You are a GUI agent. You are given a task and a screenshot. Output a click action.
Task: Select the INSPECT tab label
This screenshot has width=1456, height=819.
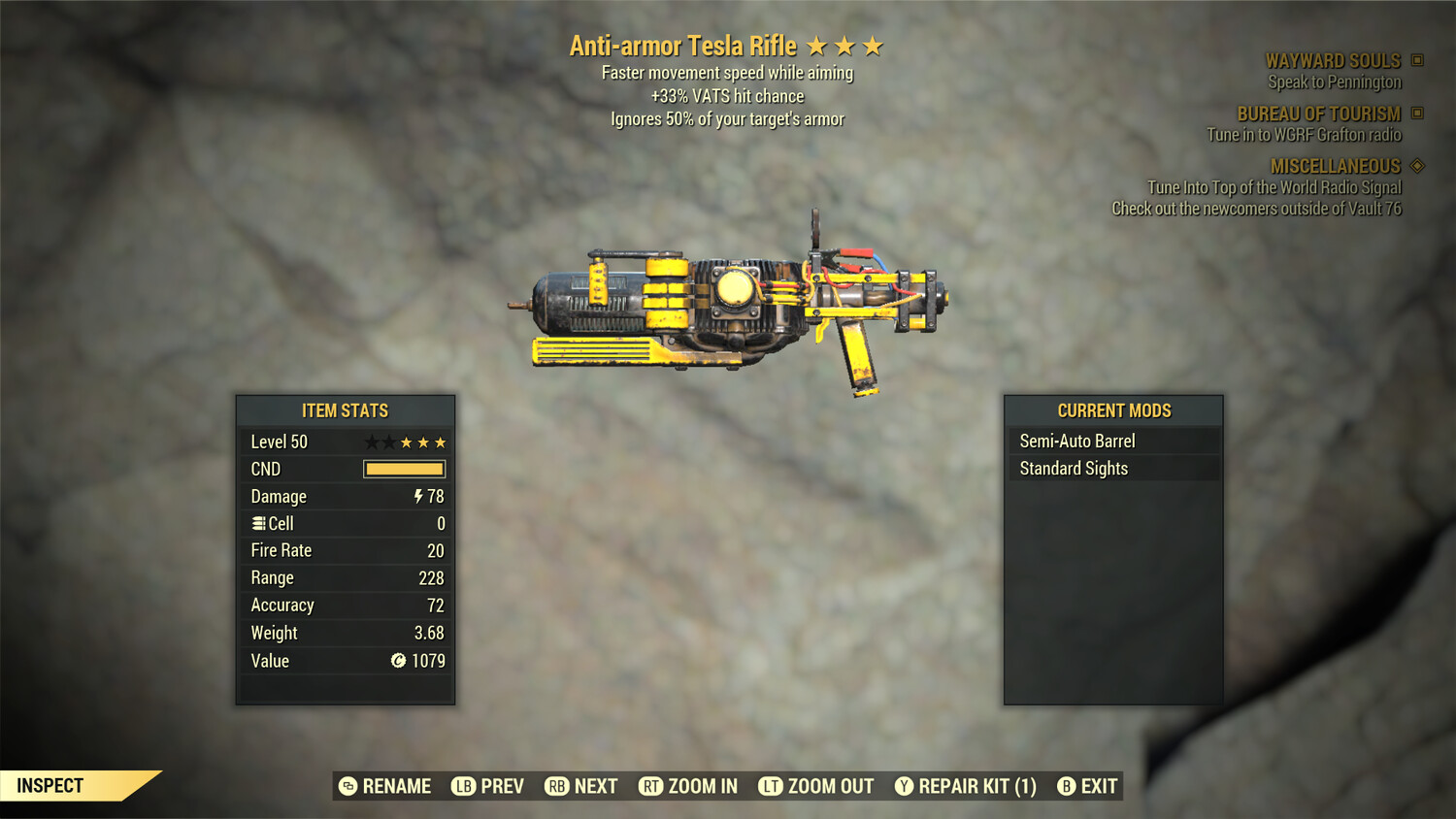coord(50,785)
